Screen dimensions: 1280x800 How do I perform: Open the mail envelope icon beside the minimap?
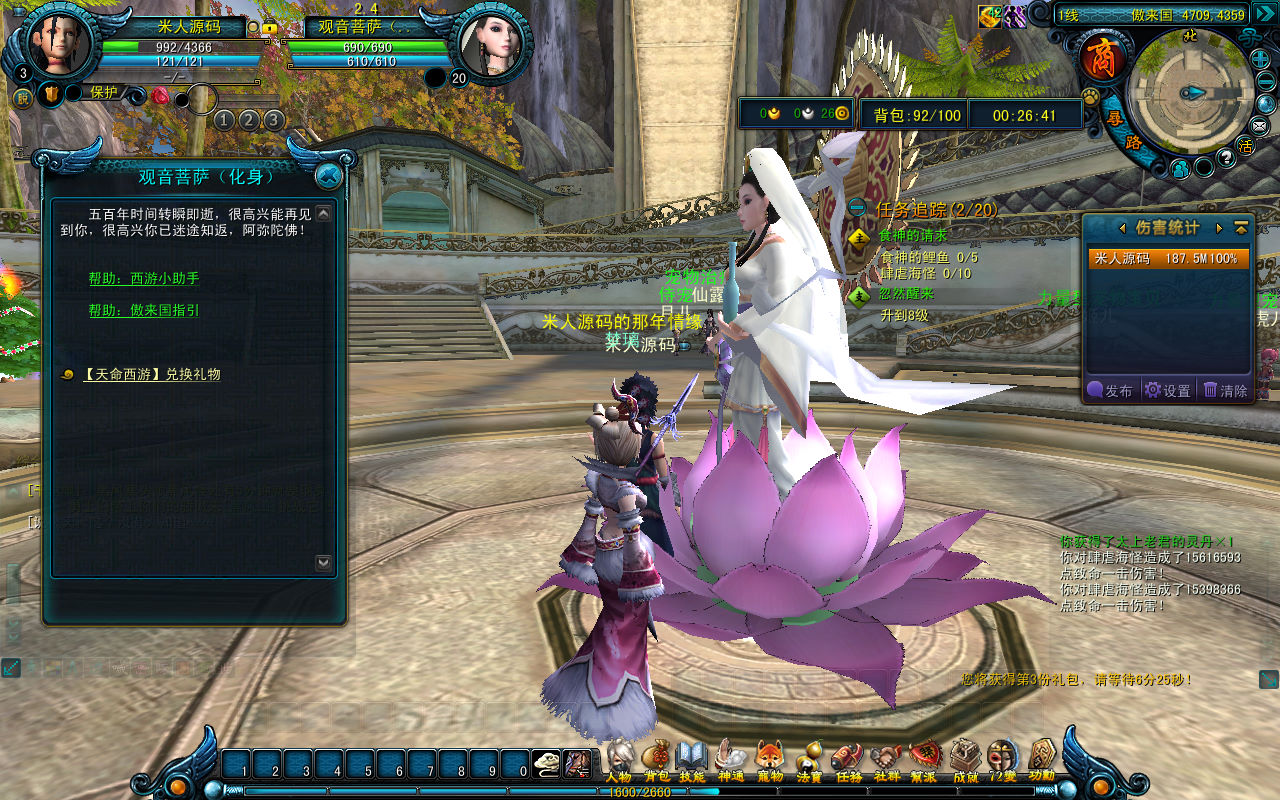[x=1258, y=125]
